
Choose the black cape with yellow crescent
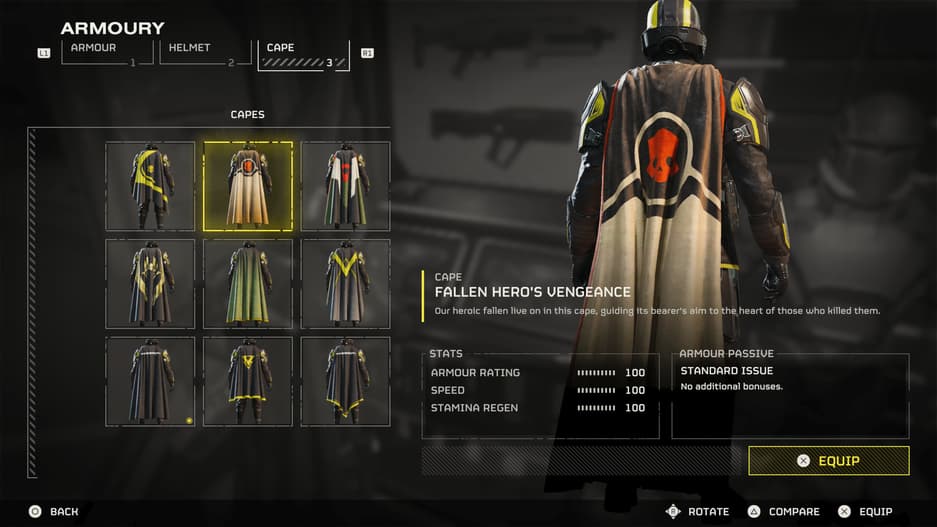pyautogui.click(x=150, y=186)
